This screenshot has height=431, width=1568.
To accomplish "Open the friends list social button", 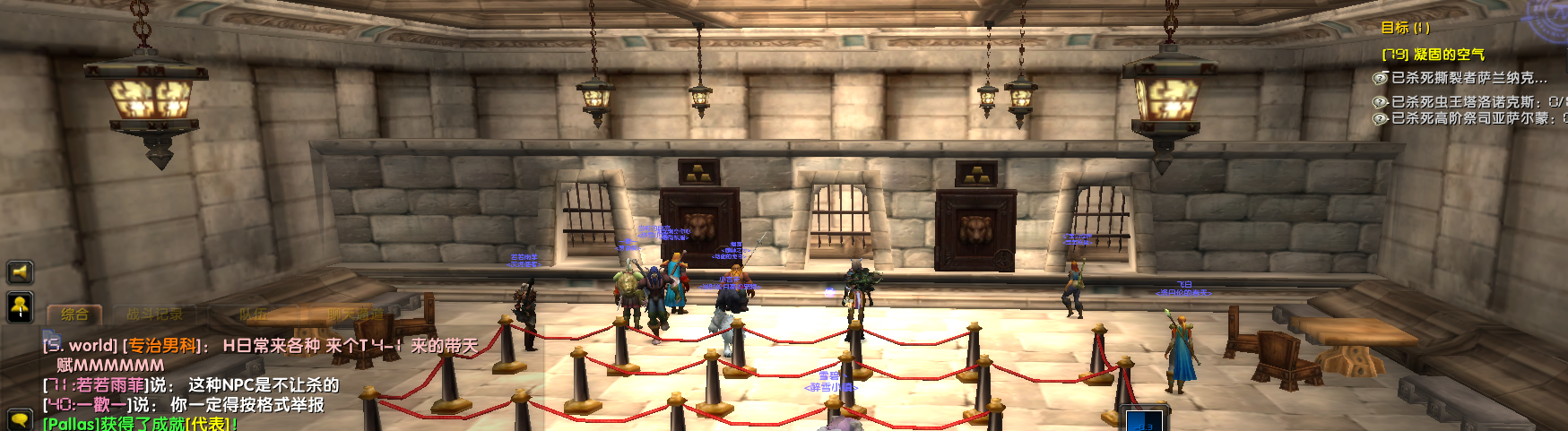I will pyautogui.click(x=21, y=306).
